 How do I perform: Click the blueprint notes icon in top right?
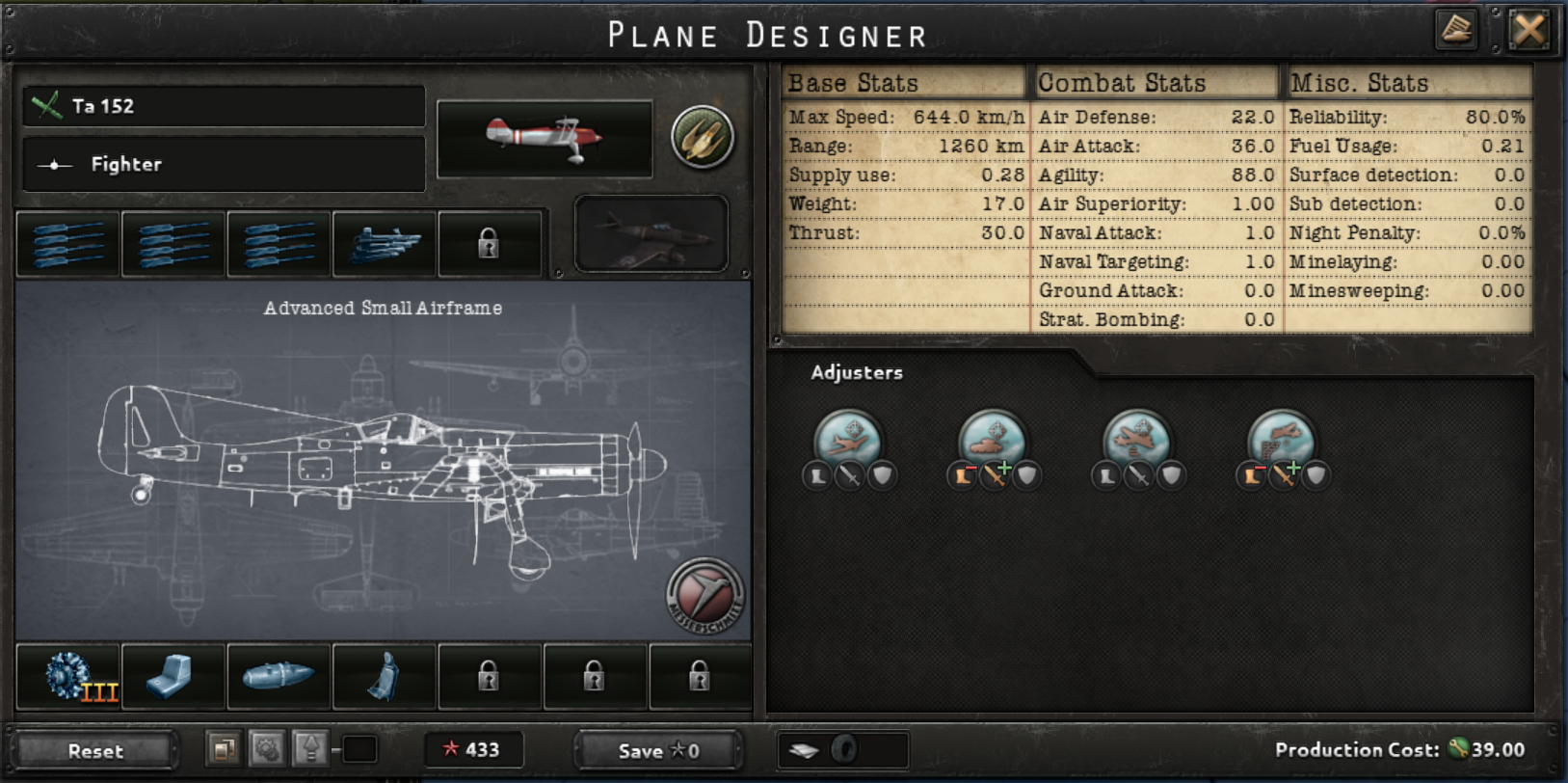1455,30
